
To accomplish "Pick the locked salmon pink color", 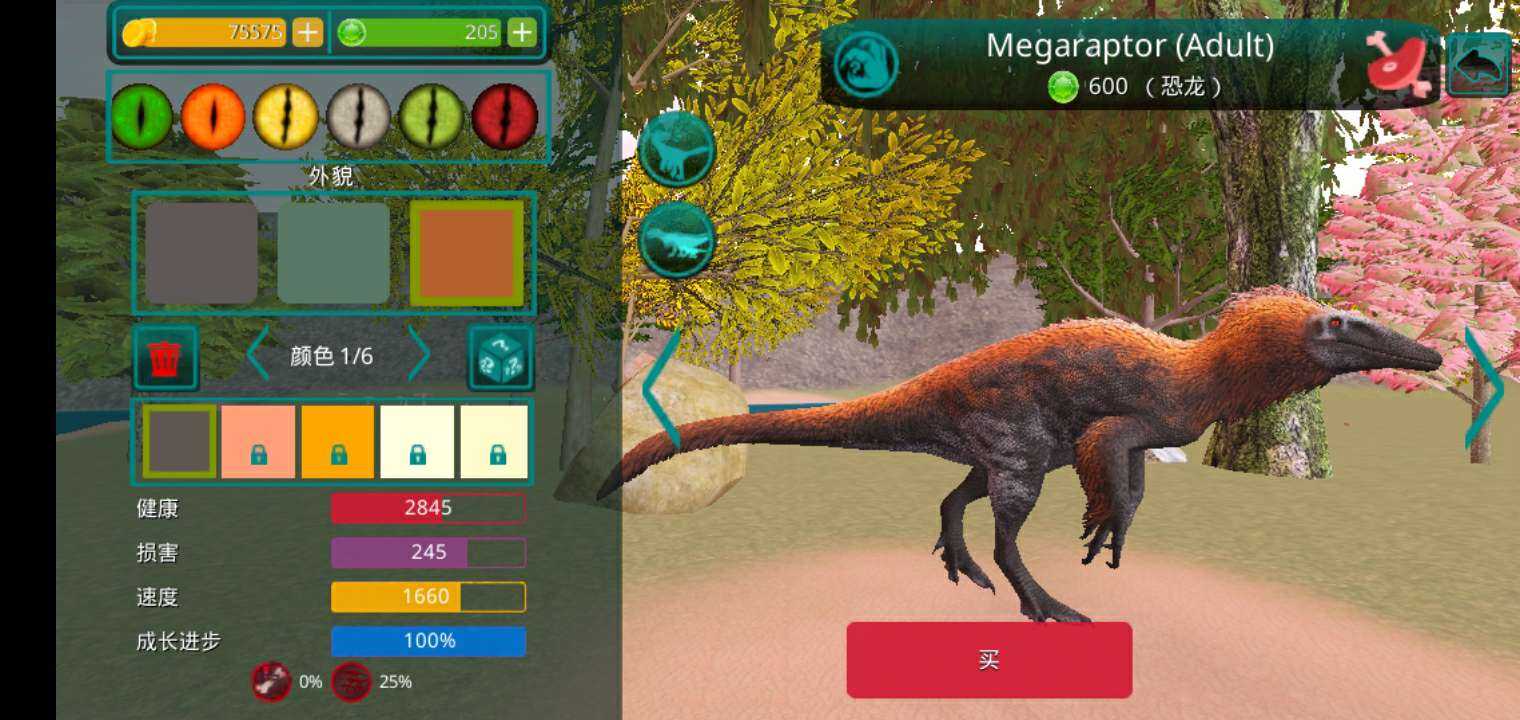I will point(258,441).
